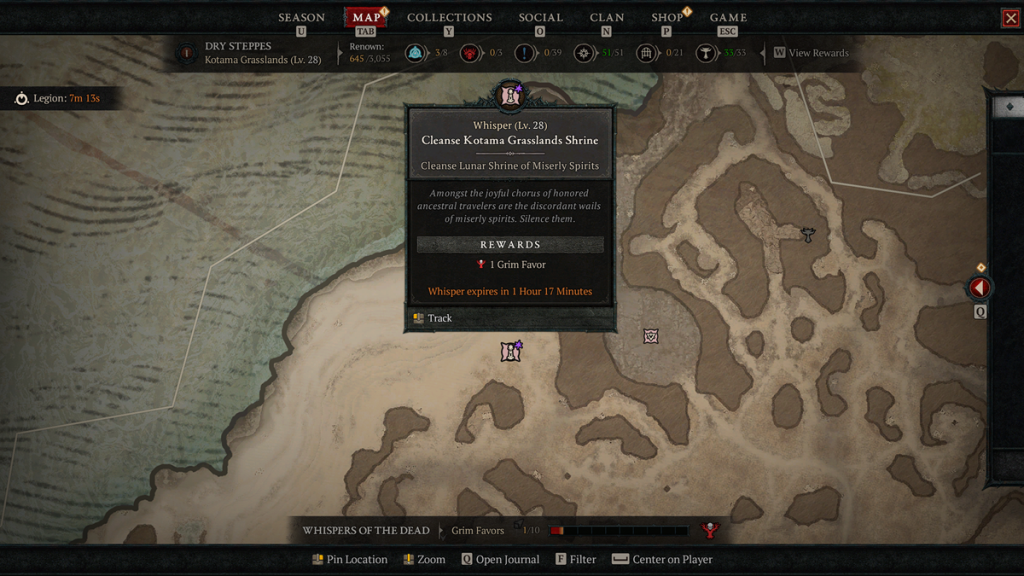Open the Social tab
The height and width of the screenshot is (576, 1024).
(x=540, y=18)
